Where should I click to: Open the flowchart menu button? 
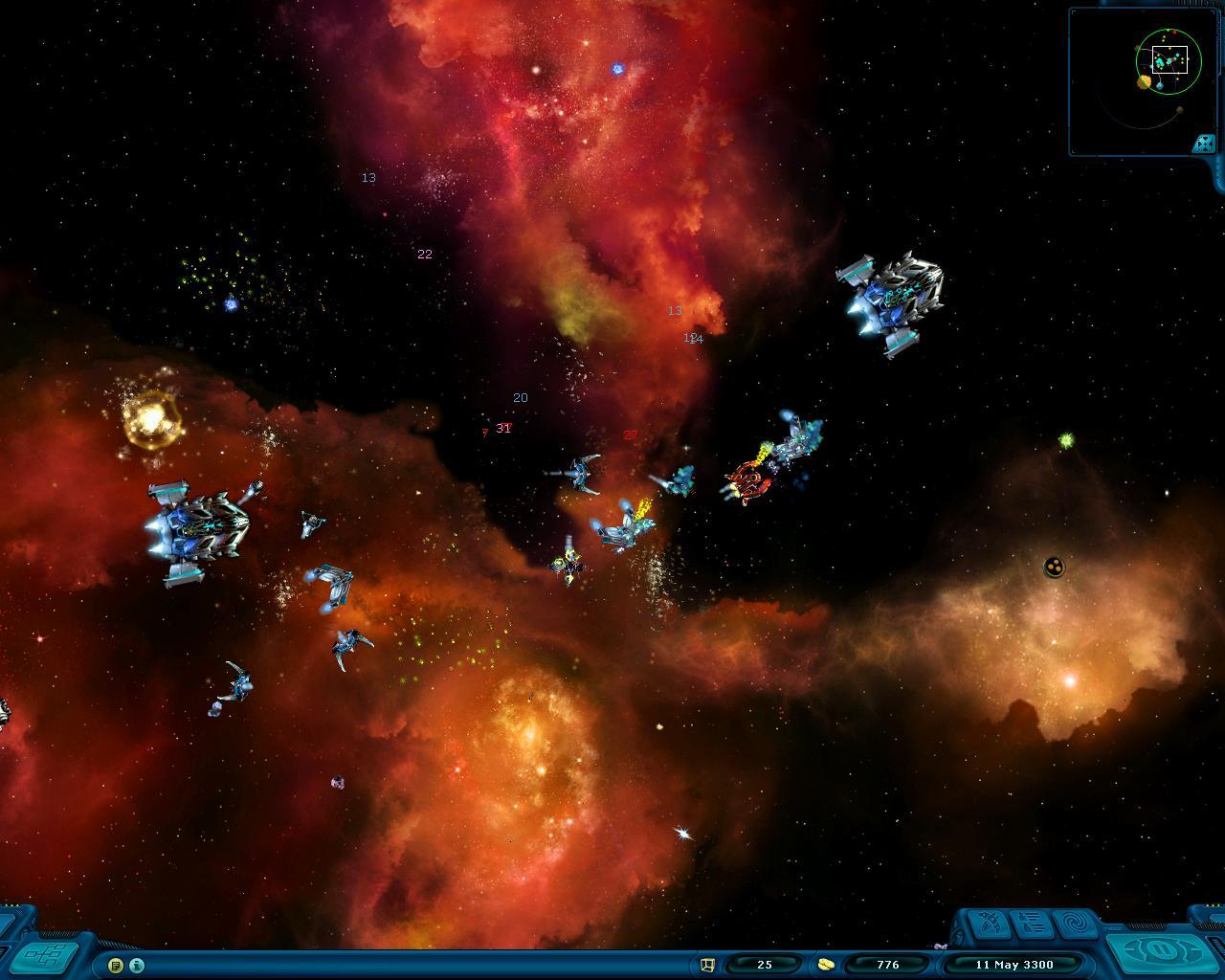pyautogui.click(x=45, y=953)
